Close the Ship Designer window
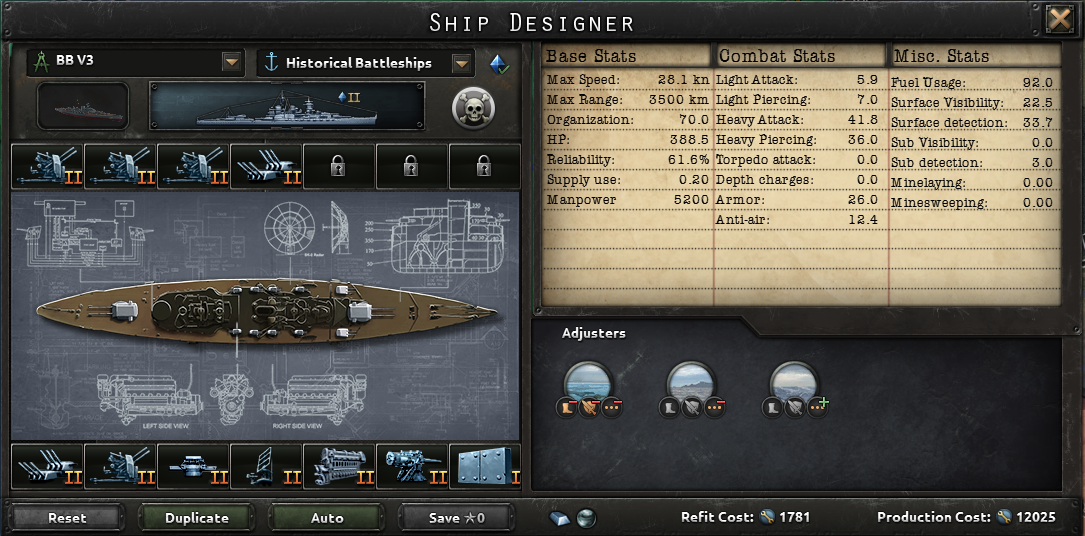 click(x=1059, y=20)
